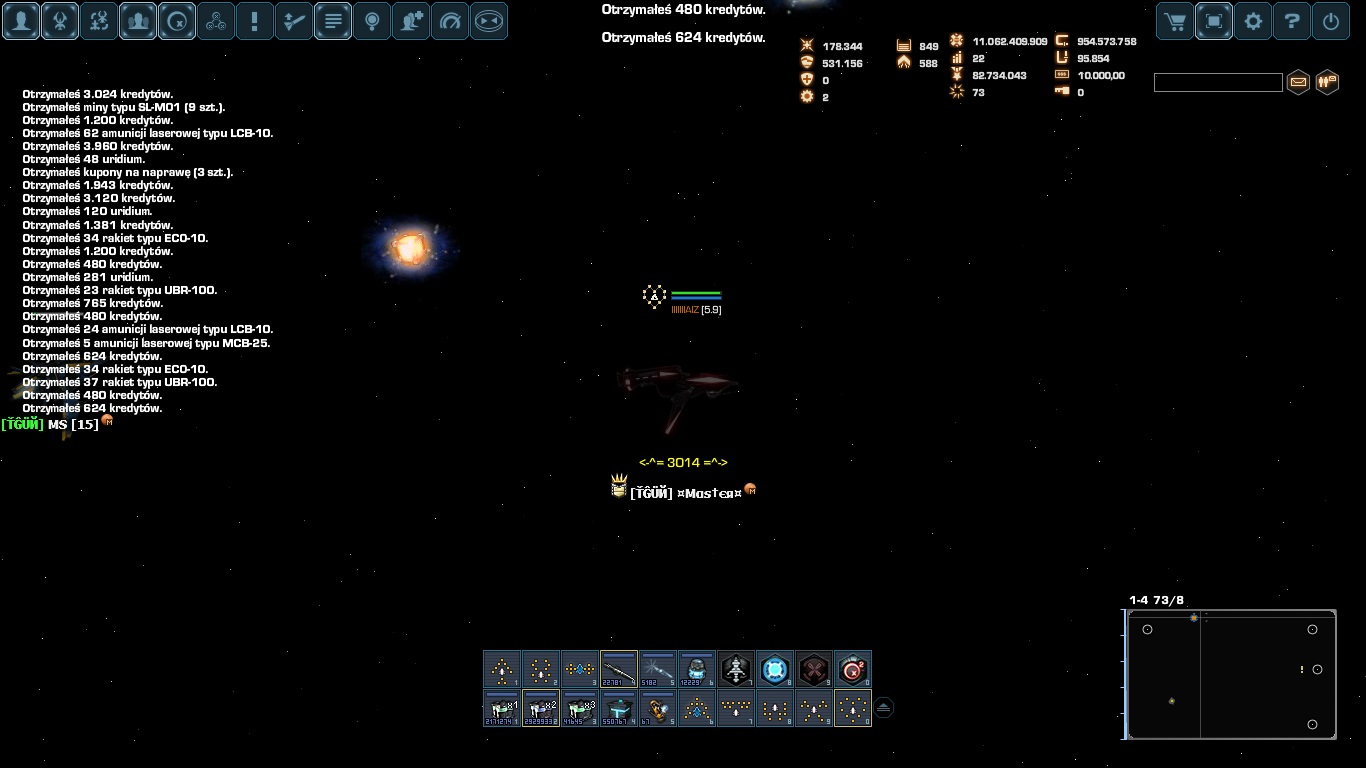Viewport: 1366px width, 768px height.
Task: Click on the sector 1-4 minimap
Action: tap(1232, 675)
